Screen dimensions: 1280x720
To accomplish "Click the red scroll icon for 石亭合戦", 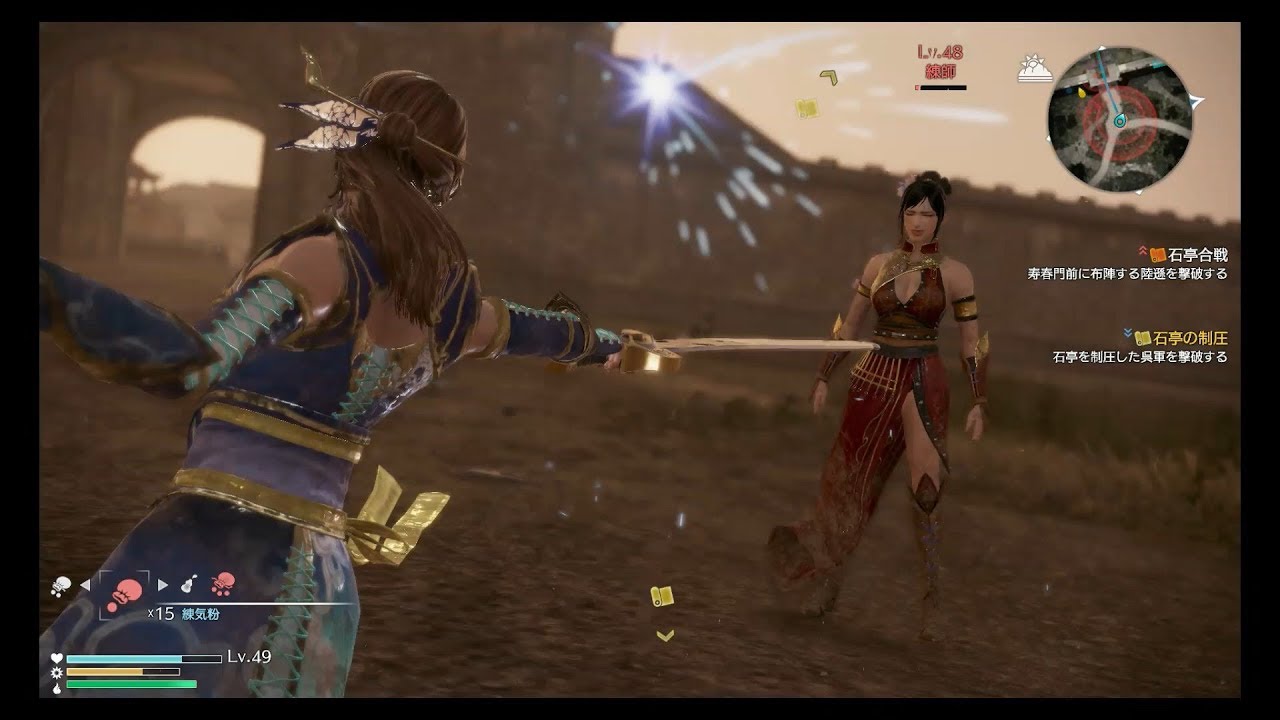I will (1160, 254).
